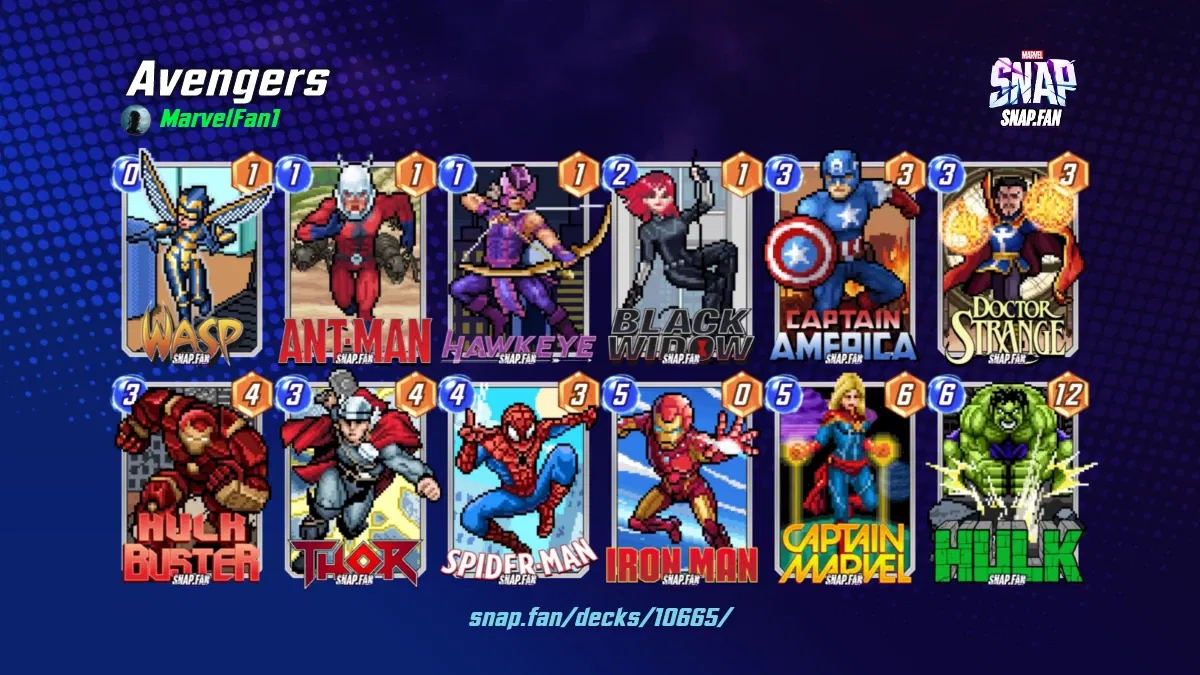Click the Captain America card
Screen dimensions: 1200x675
point(845,262)
